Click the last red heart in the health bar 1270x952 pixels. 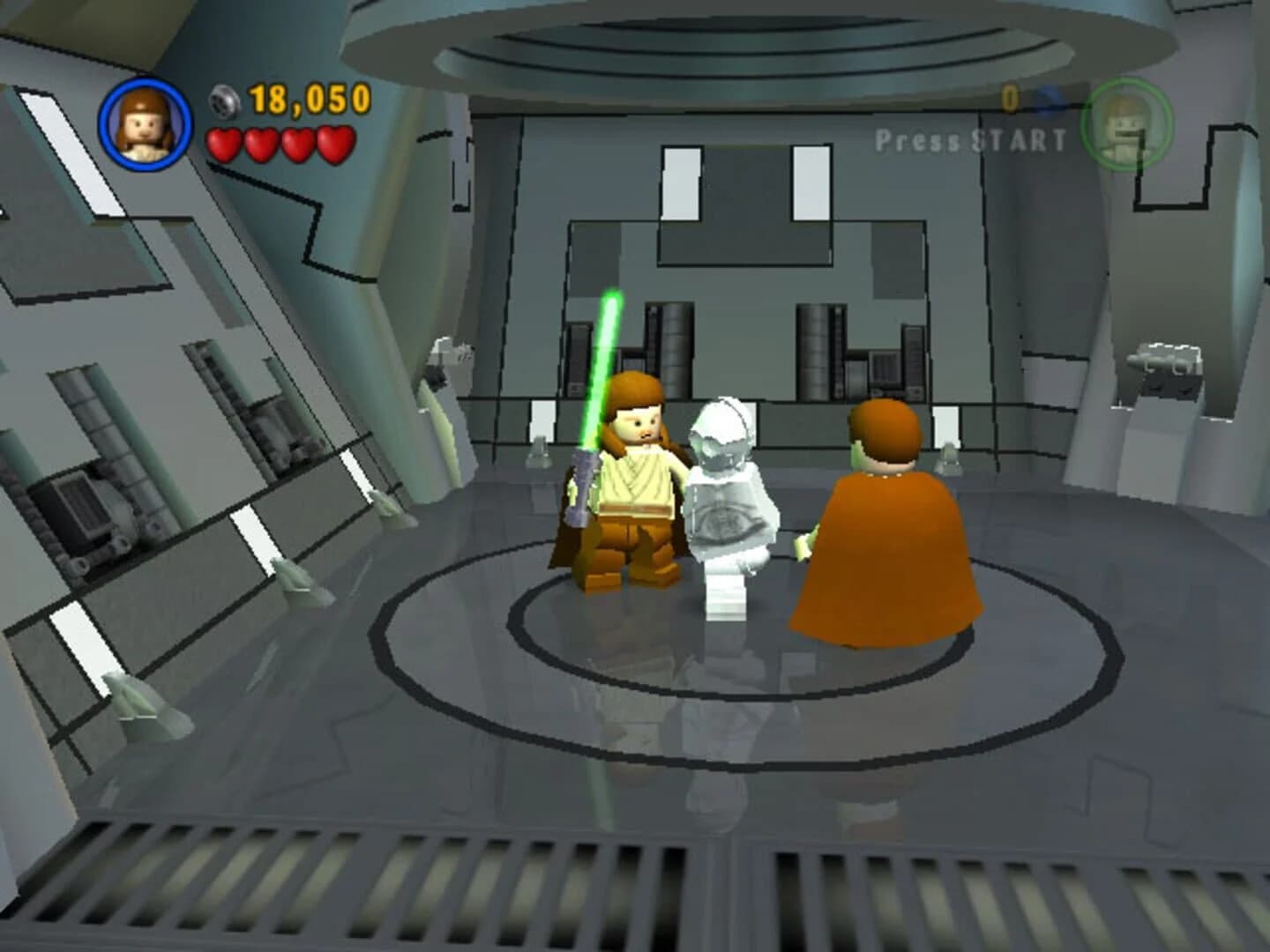333,141
